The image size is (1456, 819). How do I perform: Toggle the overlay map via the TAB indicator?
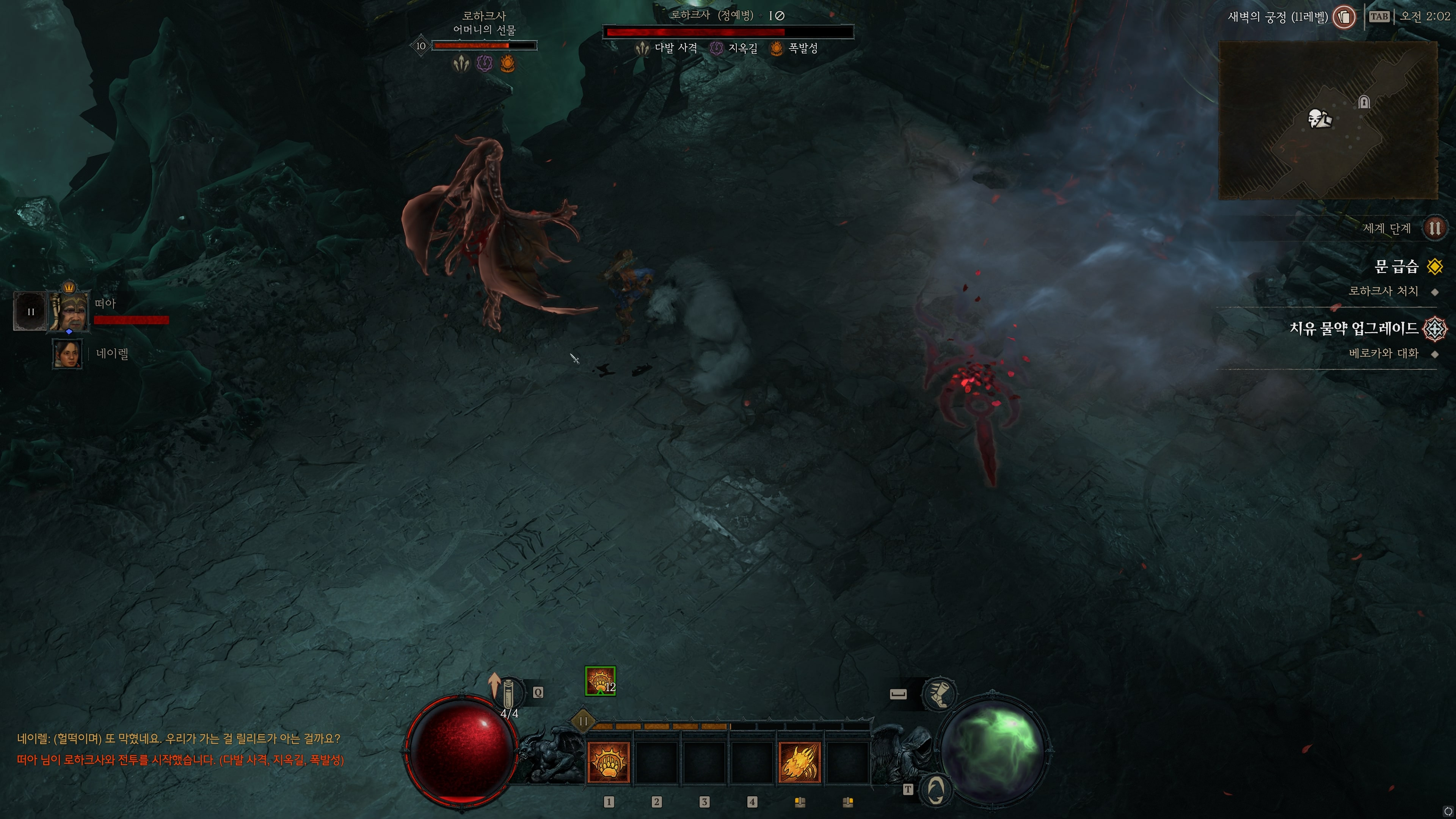(1380, 16)
